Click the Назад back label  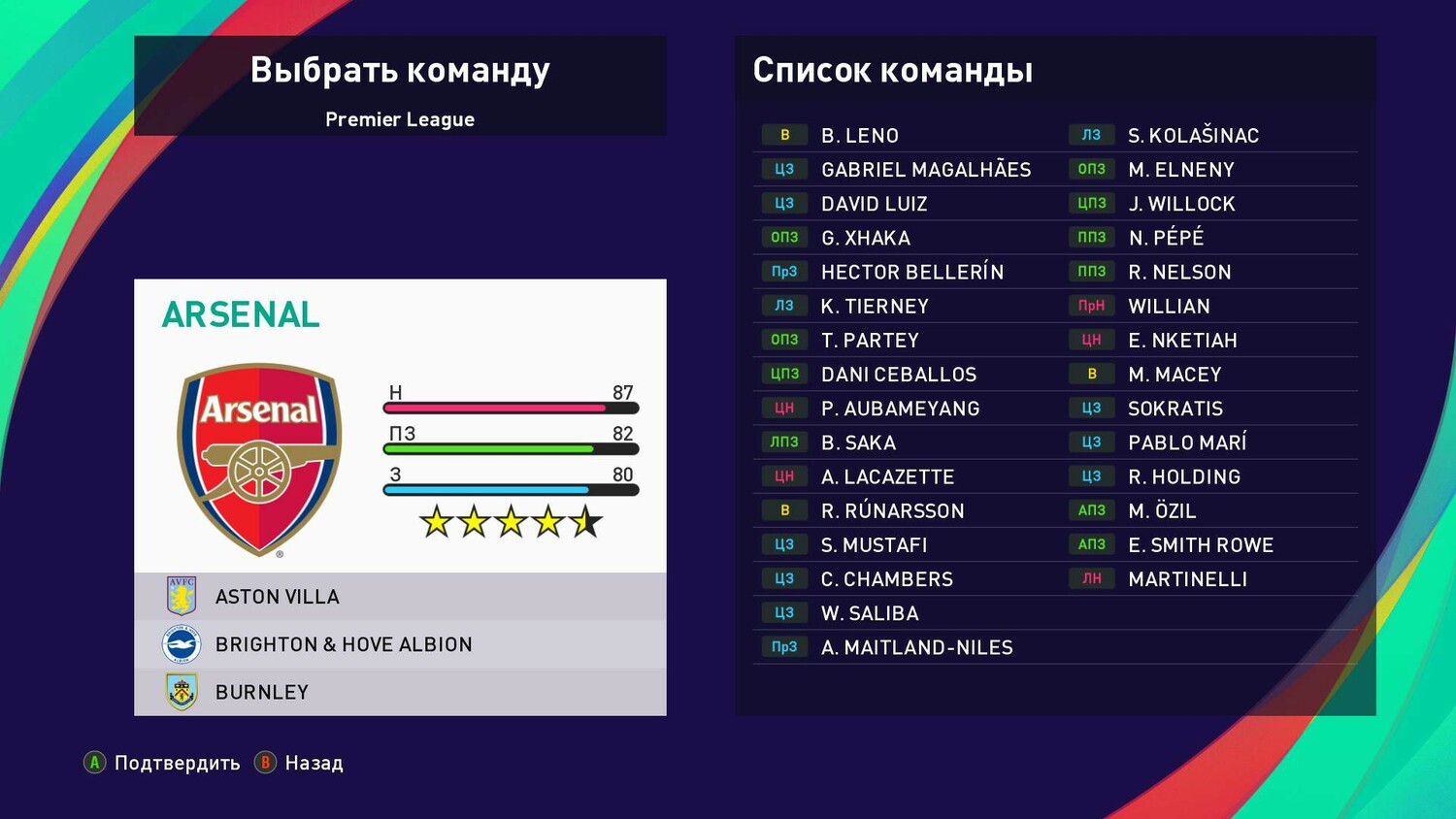(314, 763)
